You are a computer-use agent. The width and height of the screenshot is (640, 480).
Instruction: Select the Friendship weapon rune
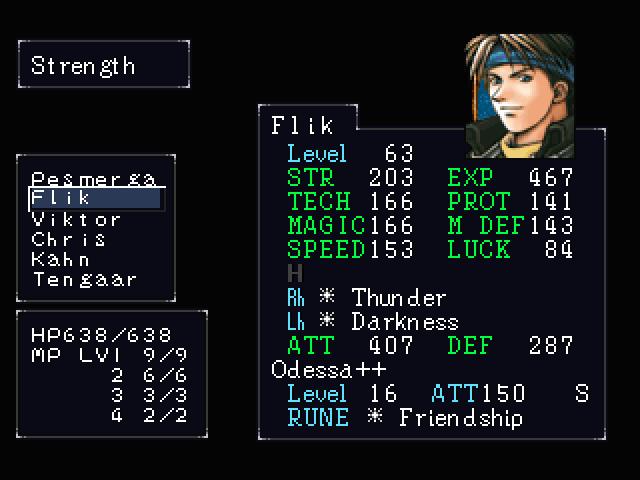click(x=460, y=417)
